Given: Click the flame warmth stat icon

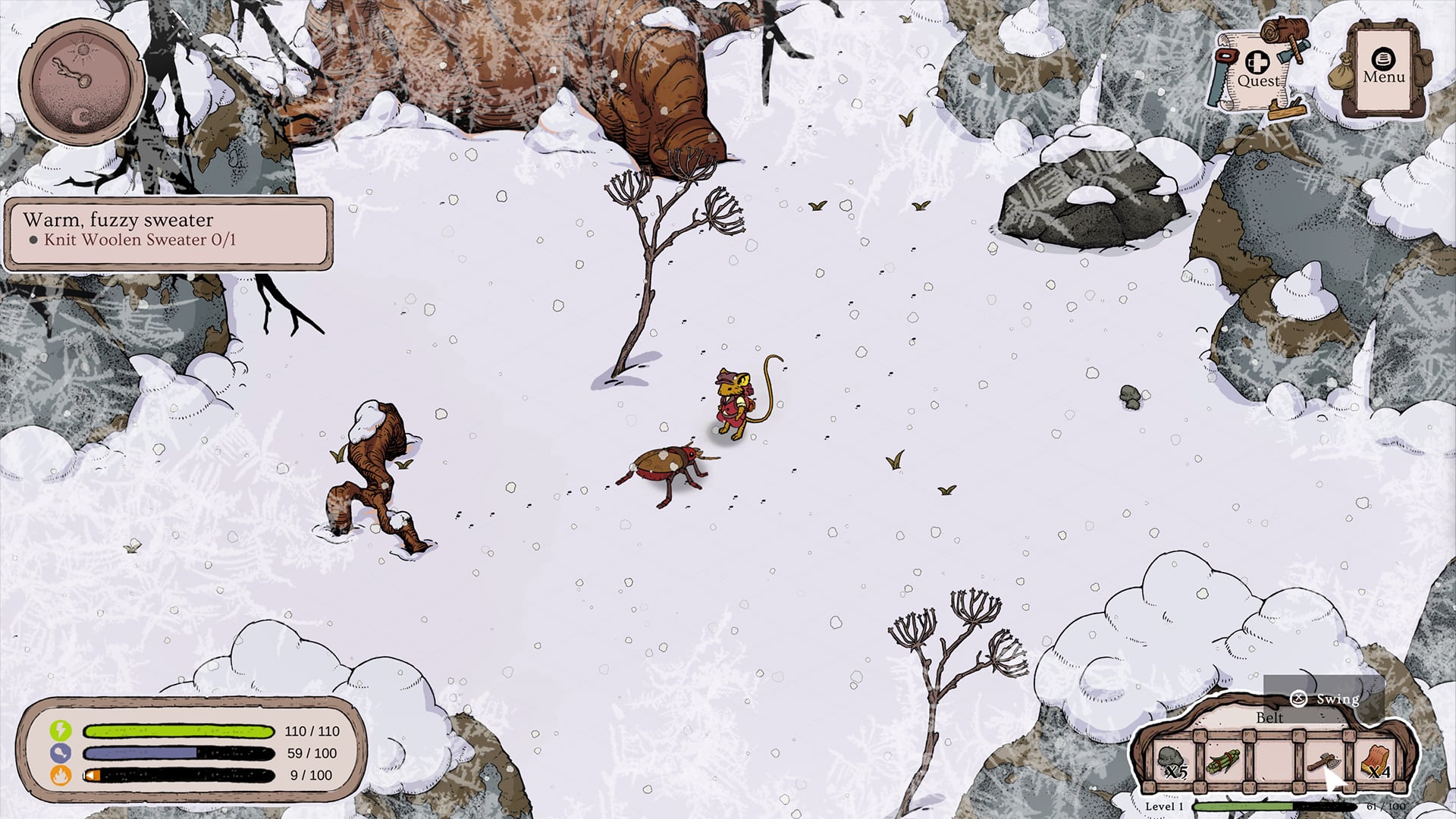Looking at the screenshot, I should (x=62, y=776).
